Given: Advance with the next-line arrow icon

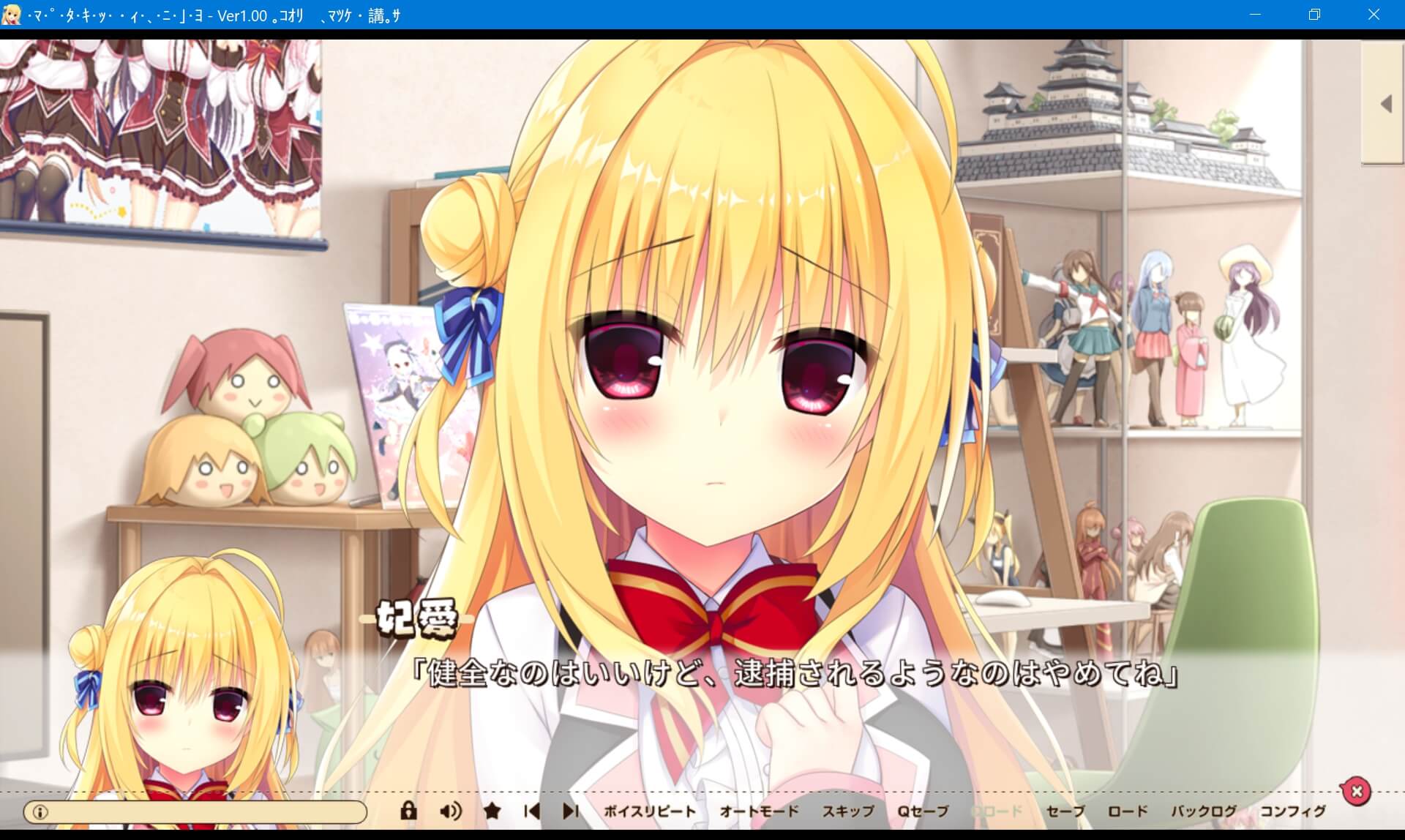Looking at the screenshot, I should pyautogui.click(x=570, y=811).
